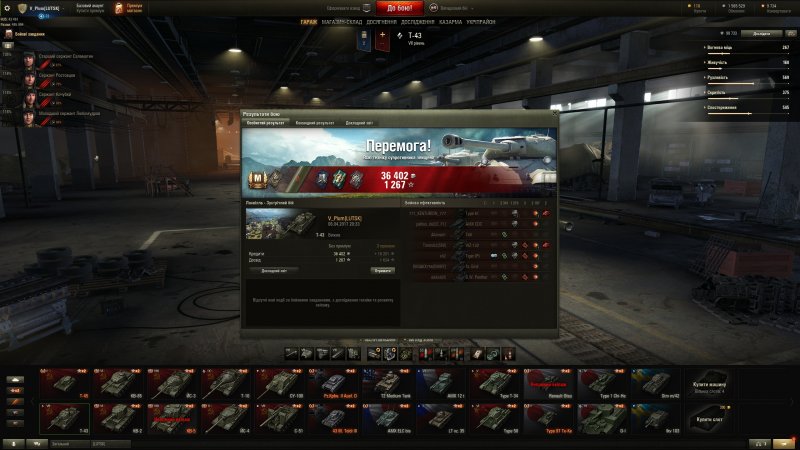Screen dimensions: 800x450
Task: Switch to the Командний результат tab
Action: pyautogui.click(x=314, y=123)
